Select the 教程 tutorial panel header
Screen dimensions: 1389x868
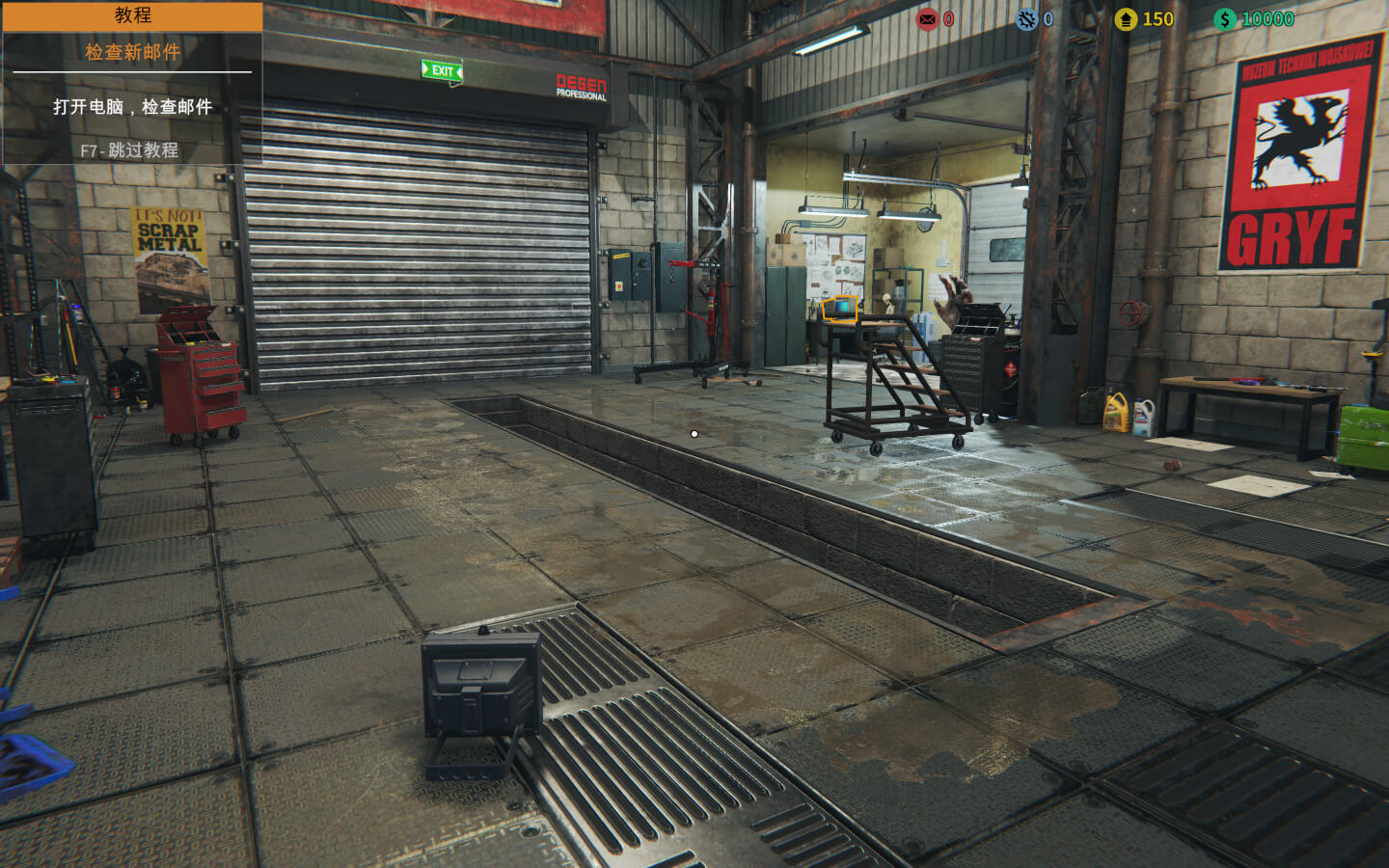(132, 15)
